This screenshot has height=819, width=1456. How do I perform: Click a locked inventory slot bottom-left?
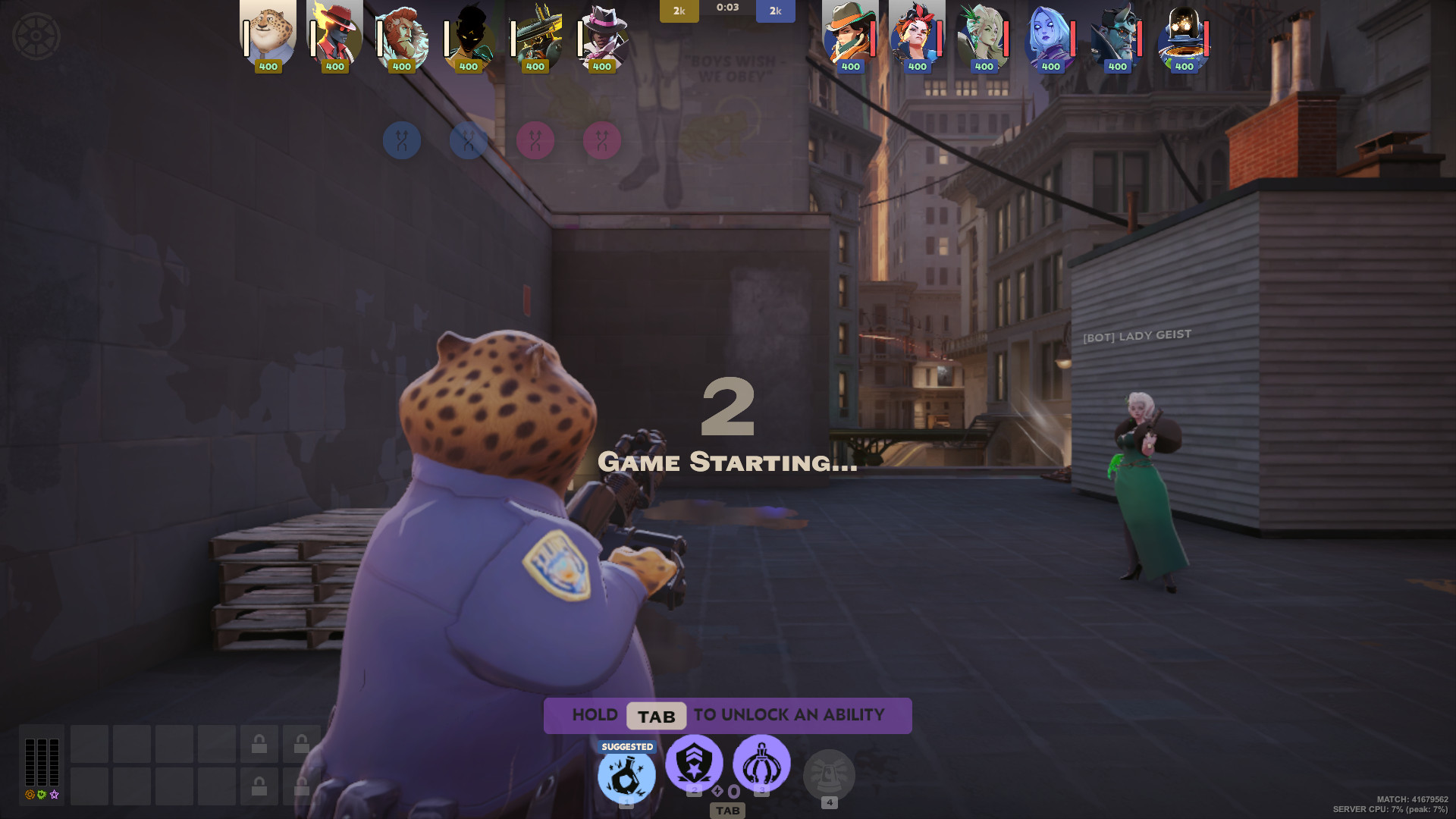pos(259,745)
